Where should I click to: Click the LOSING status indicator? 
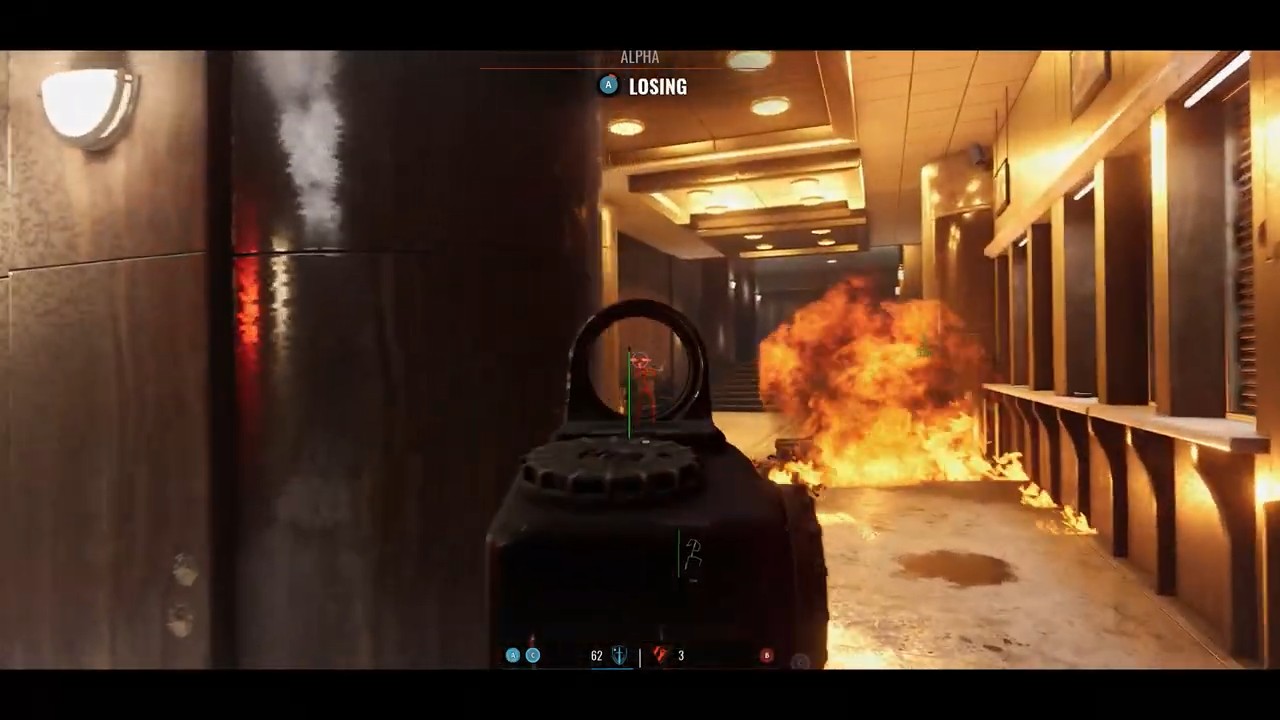[658, 87]
